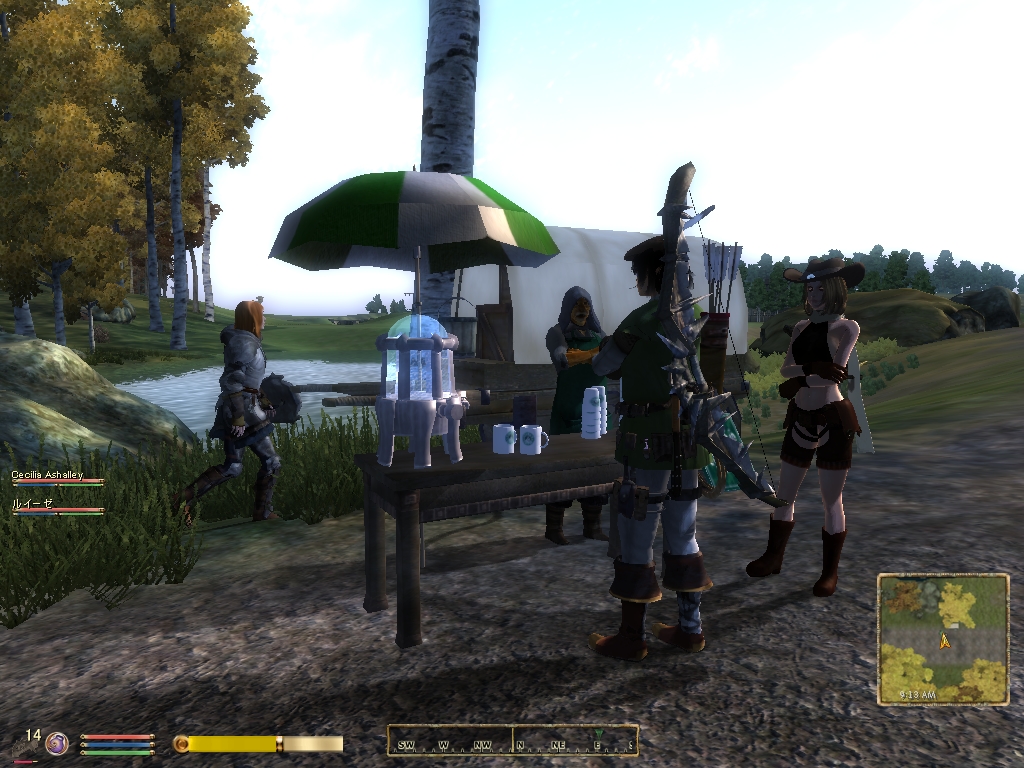Select the Cecilia Ashalley companion entry

(x=47, y=475)
